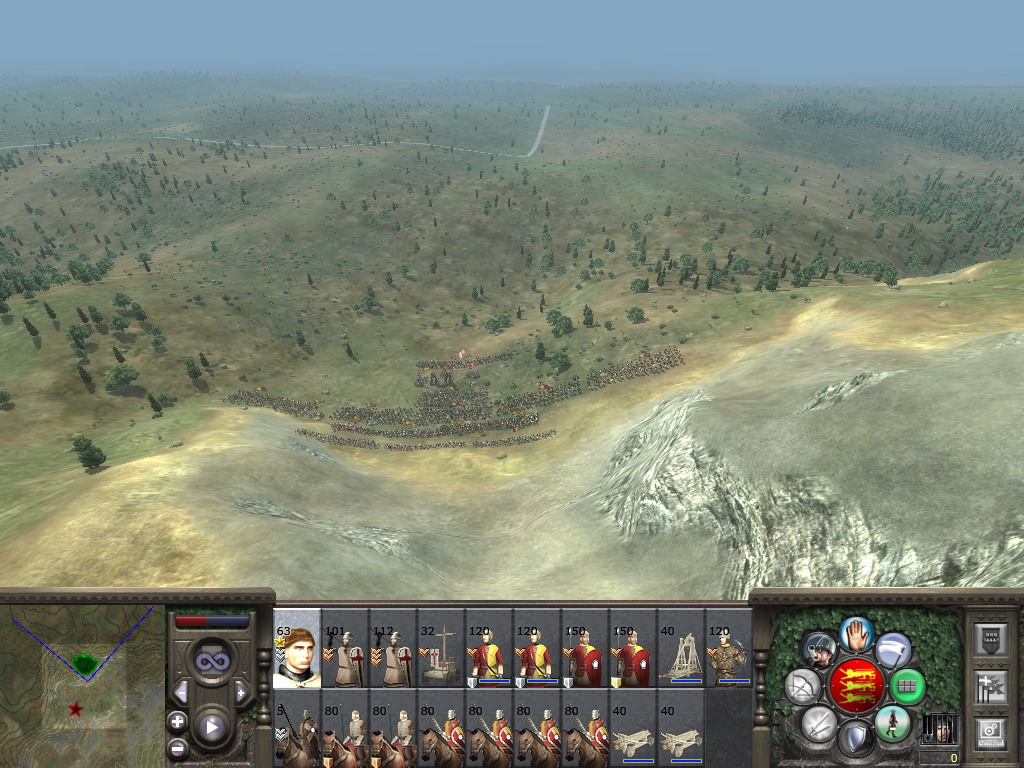Select the trebuchet unit card

[681, 650]
